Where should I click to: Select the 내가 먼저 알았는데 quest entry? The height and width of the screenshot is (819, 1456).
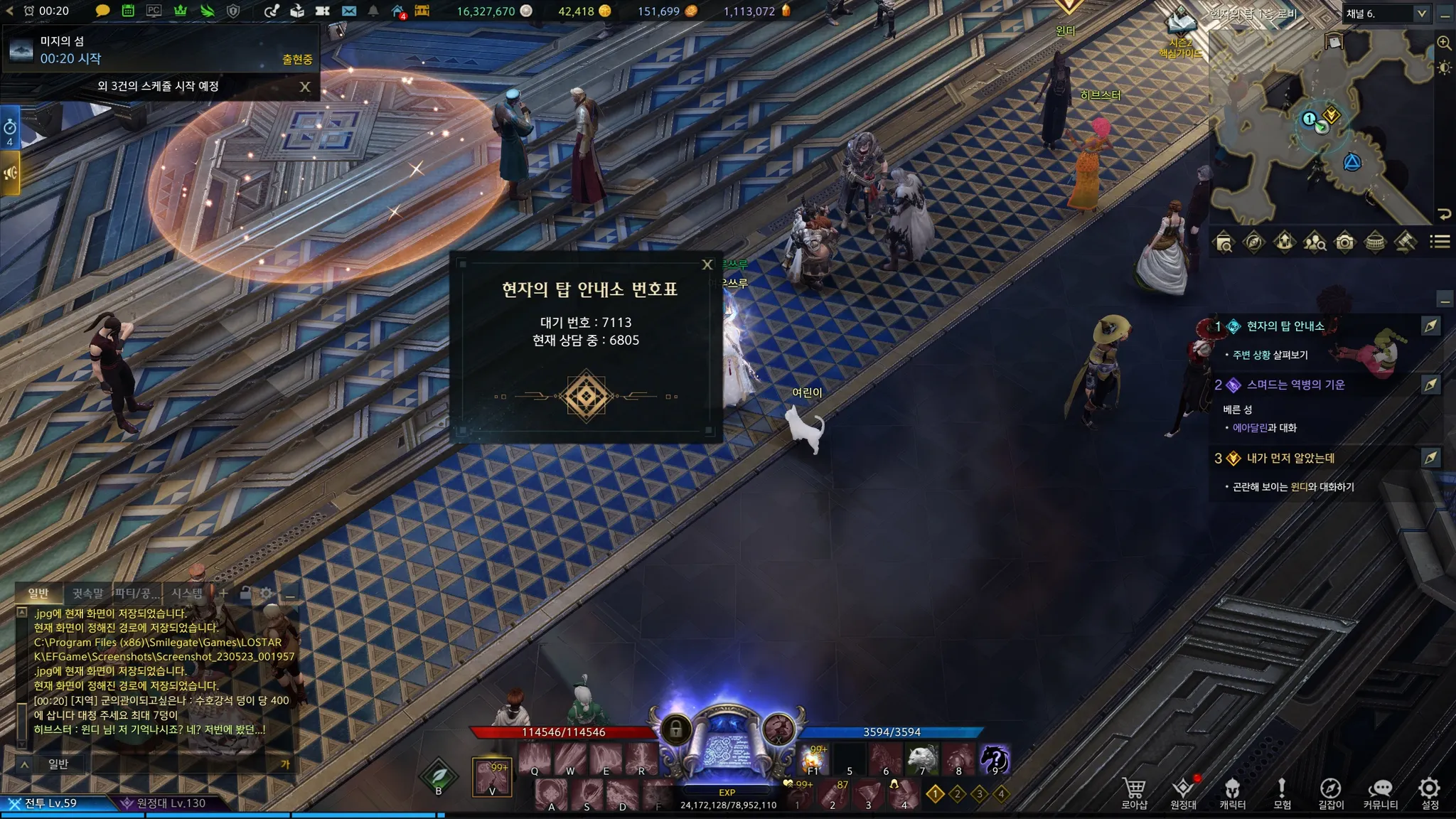pyautogui.click(x=1290, y=458)
